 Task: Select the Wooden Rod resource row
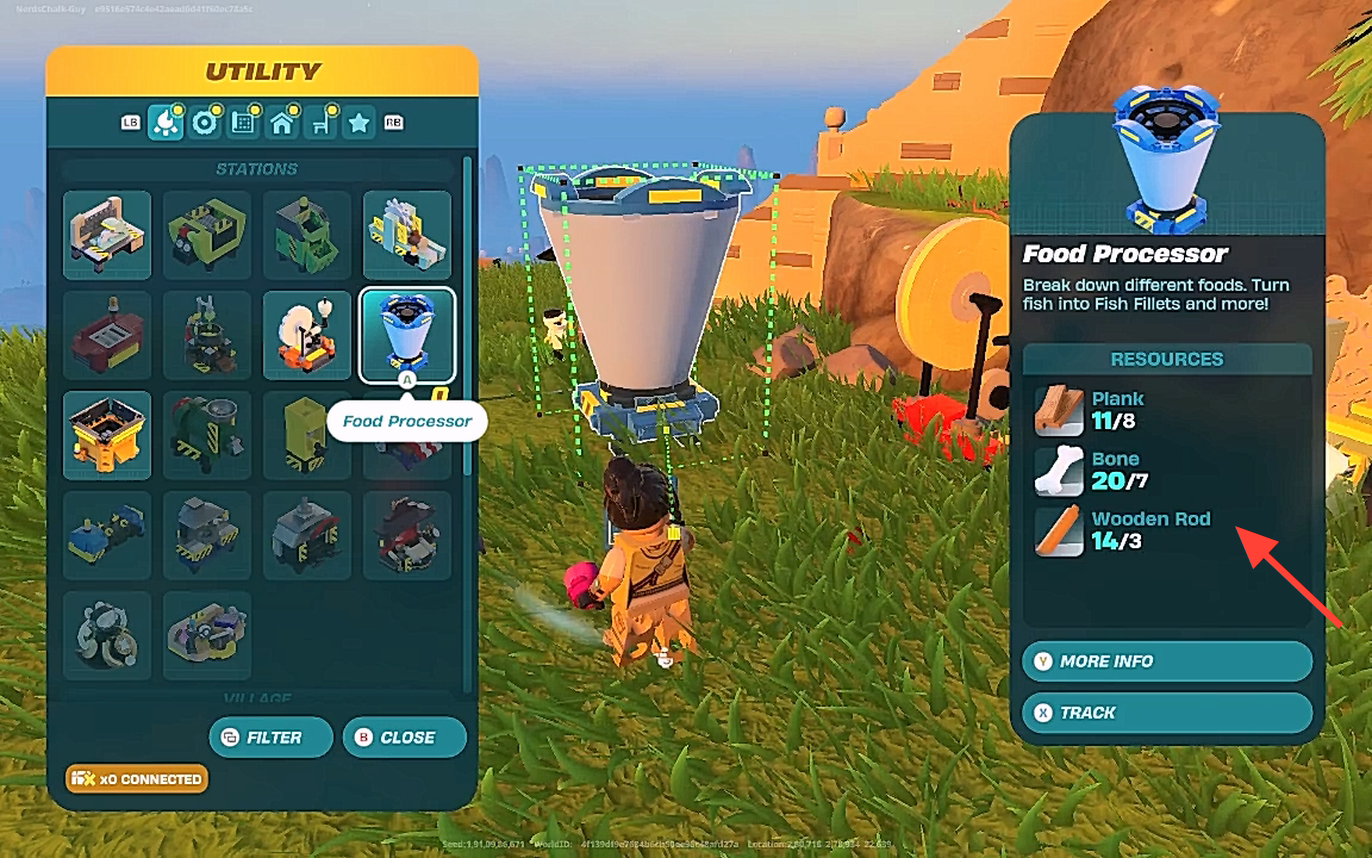(1150, 530)
